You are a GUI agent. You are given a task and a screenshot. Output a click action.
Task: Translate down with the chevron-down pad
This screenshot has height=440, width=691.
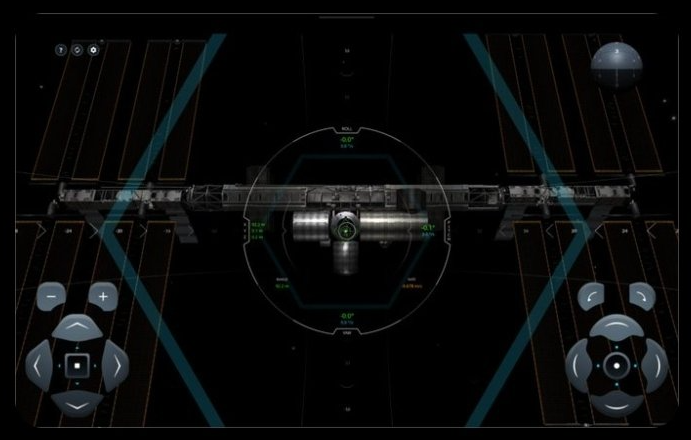(x=77, y=403)
